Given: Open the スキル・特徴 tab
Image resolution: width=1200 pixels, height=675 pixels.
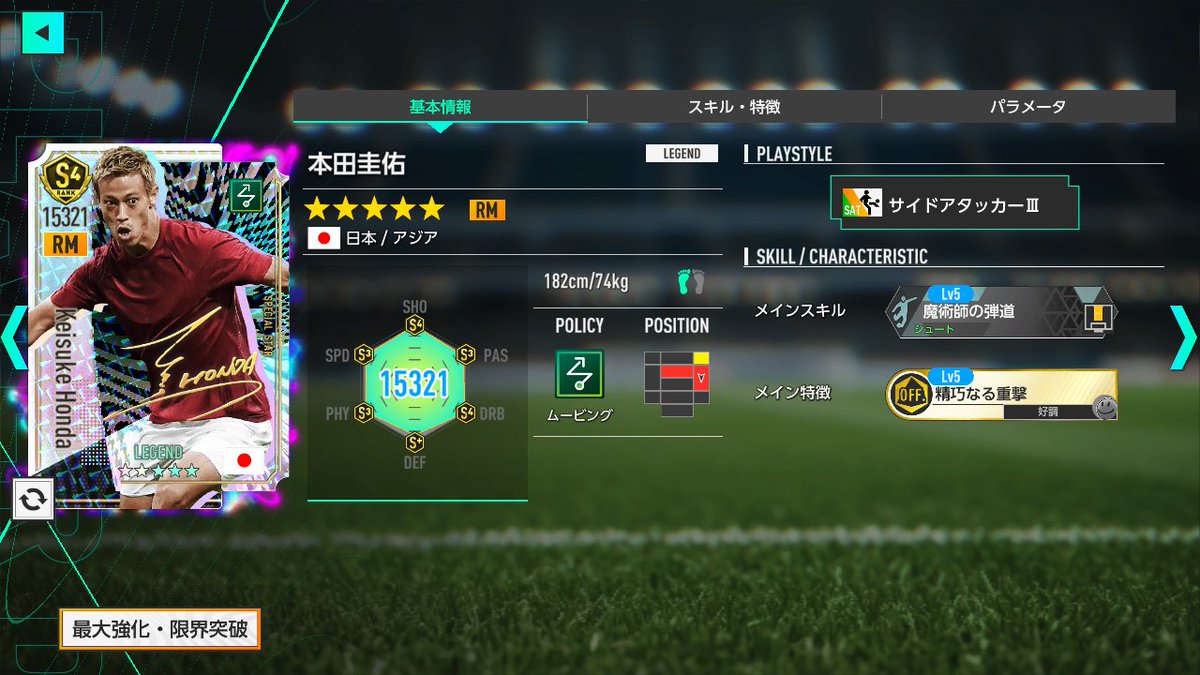Looking at the screenshot, I should tap(734, 107).
